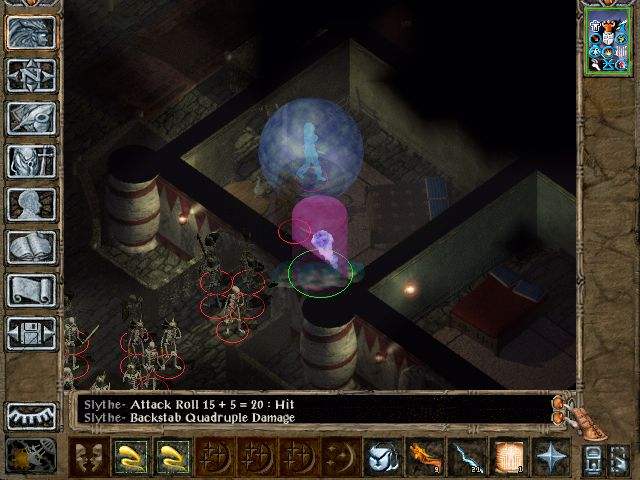Open the mage spellbook
Viewport: 640px width, 480px height.
coord(31,247)
